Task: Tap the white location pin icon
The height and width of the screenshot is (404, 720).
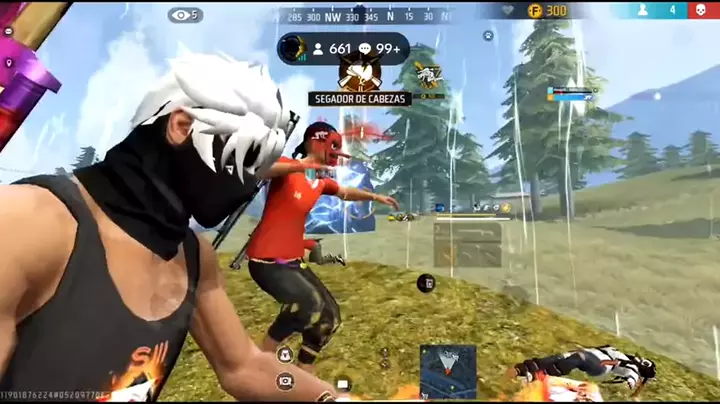Action: point(9,63)
